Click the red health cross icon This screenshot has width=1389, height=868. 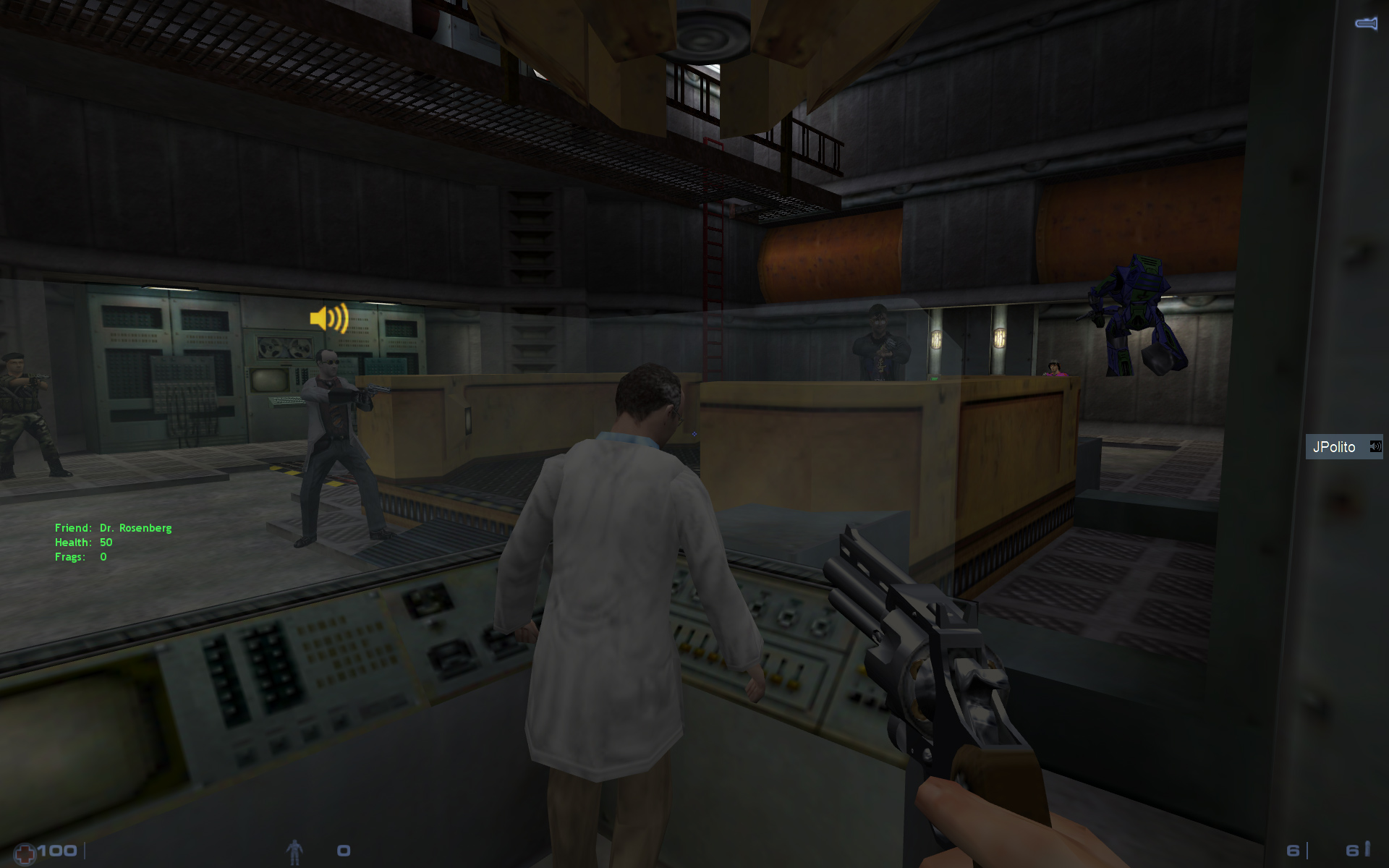click(x=26, y=851)
